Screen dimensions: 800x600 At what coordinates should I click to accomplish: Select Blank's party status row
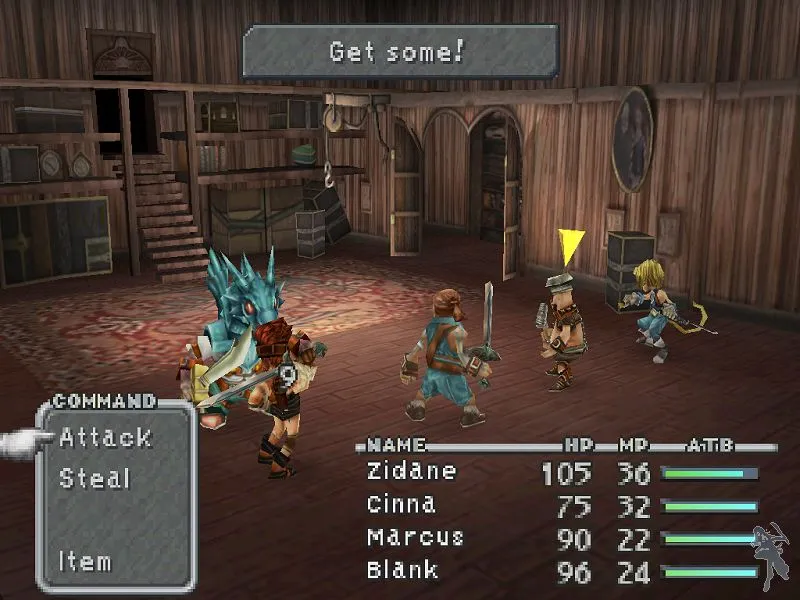pyautogui.click(x=403, y=570)
